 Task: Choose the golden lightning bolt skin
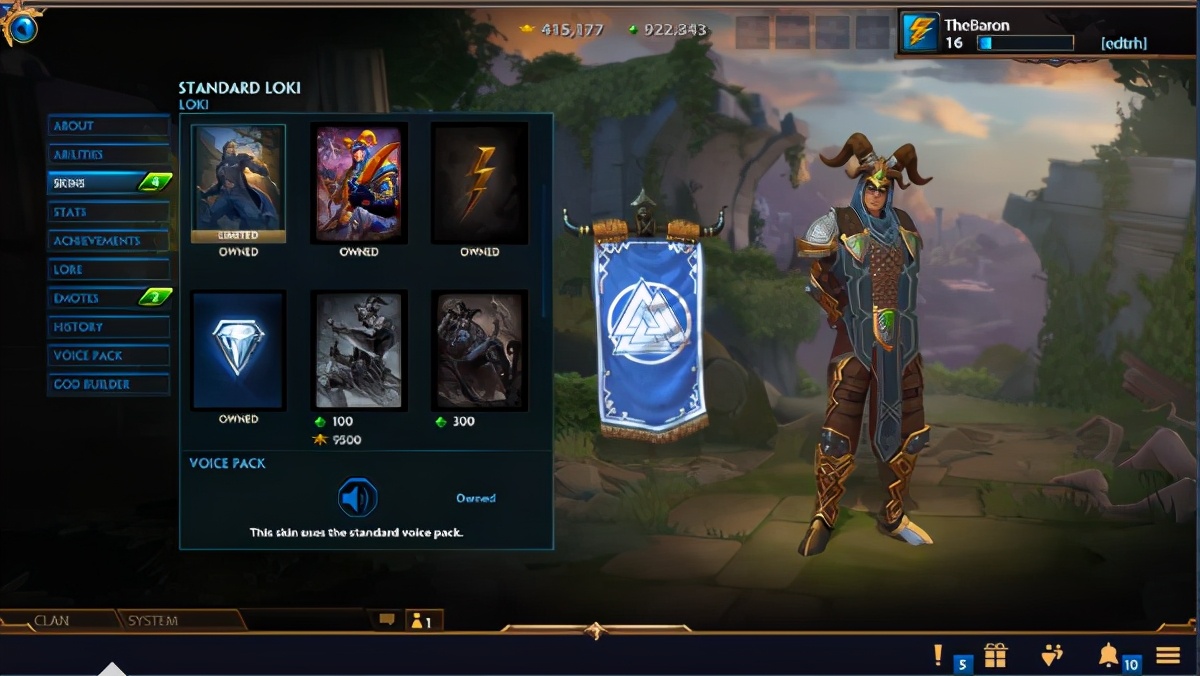click(479, 183)
